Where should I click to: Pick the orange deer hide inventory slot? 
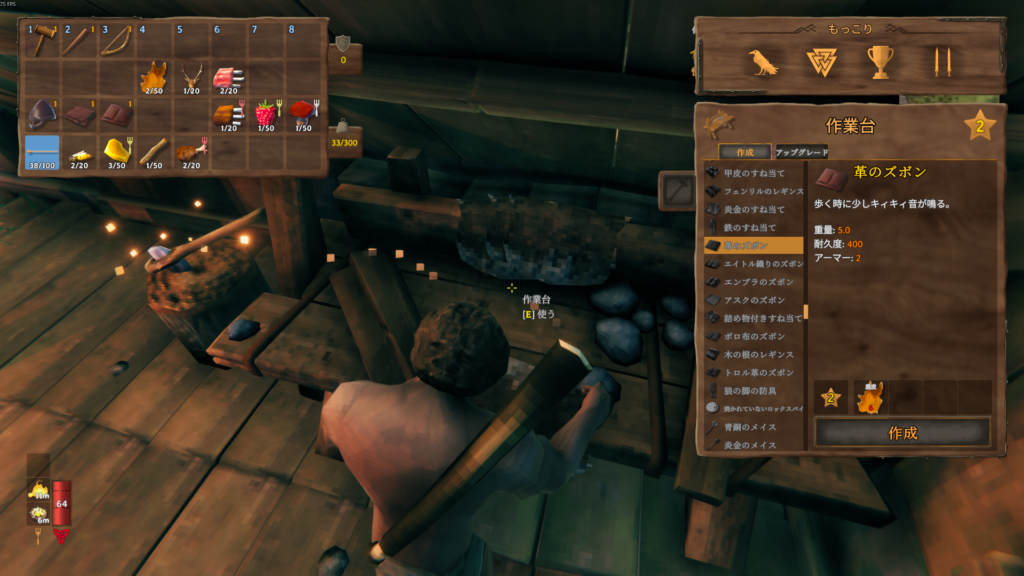tap(154, 78)
